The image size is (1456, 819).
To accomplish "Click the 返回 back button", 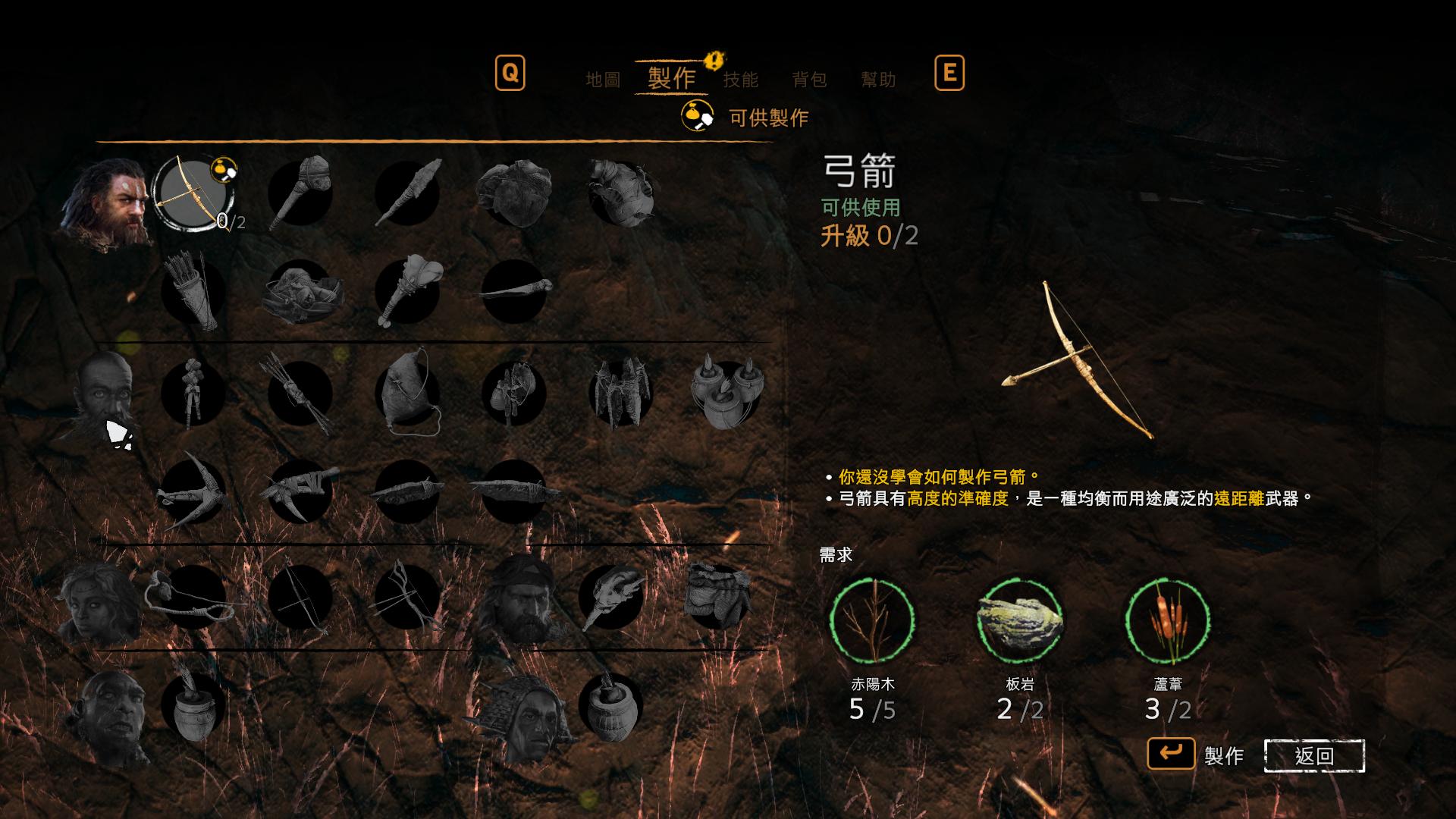I will (x=1313, y=756).
